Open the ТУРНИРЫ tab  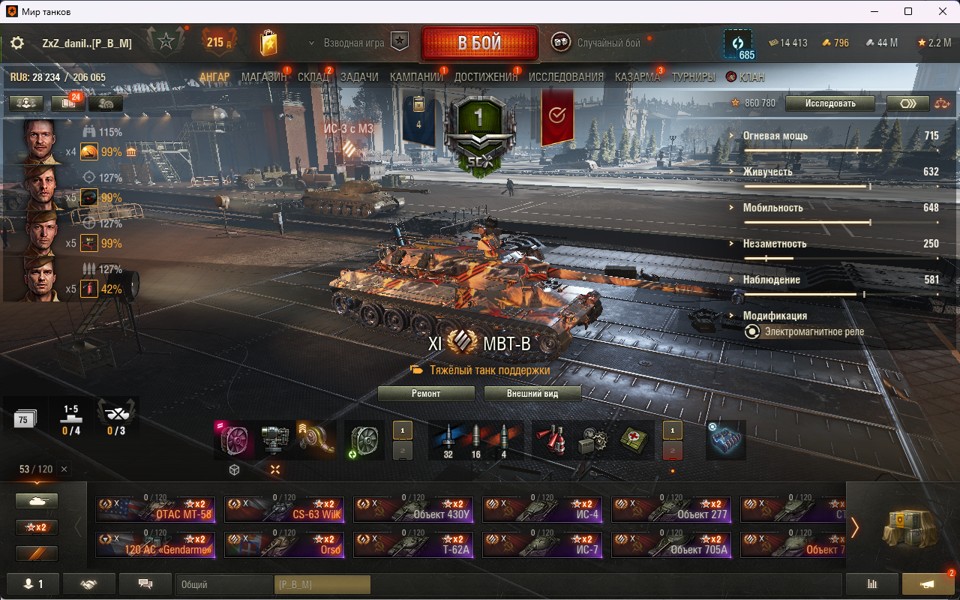click(693, 77)
